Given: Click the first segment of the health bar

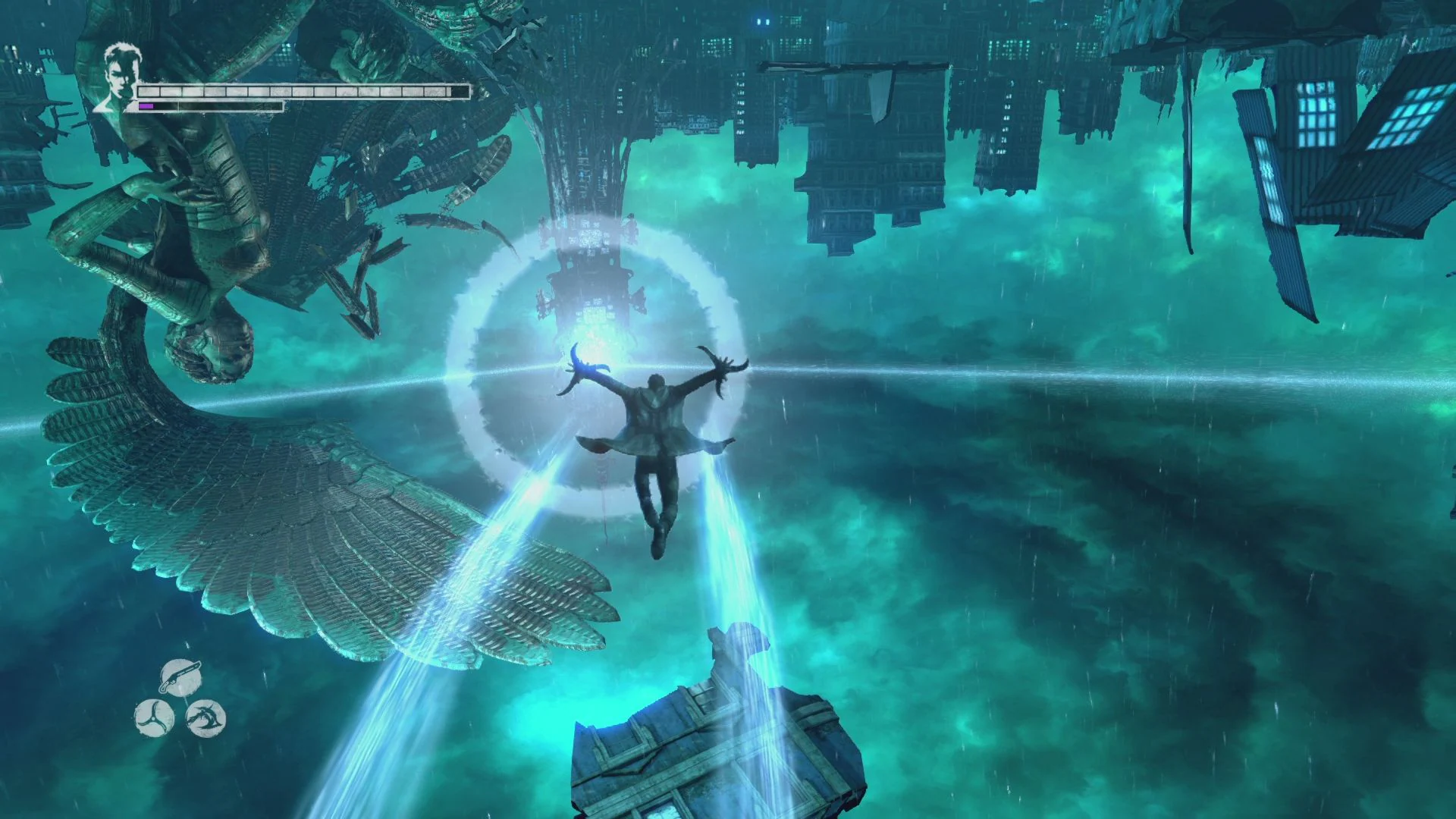Looking at the screenshot, I should (149, 91).
